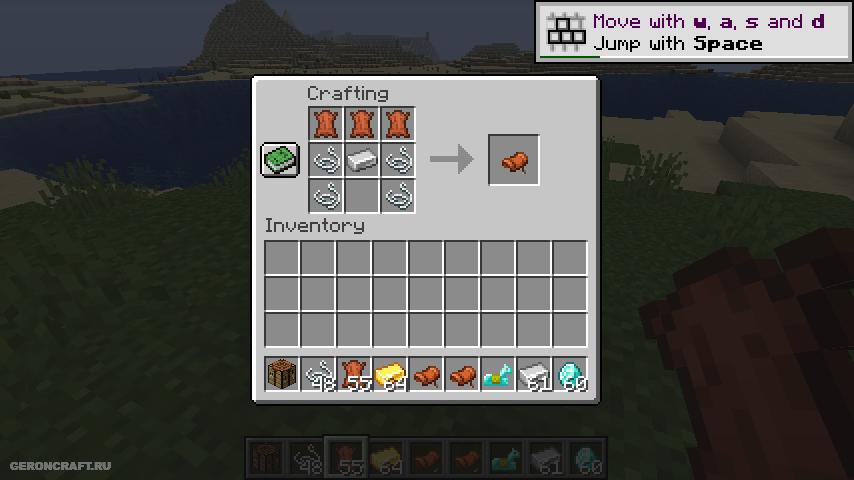Pick up the iron ingot in the crafting grid
The height and width of the screenshot is (480, 854).
click(361, 160)
